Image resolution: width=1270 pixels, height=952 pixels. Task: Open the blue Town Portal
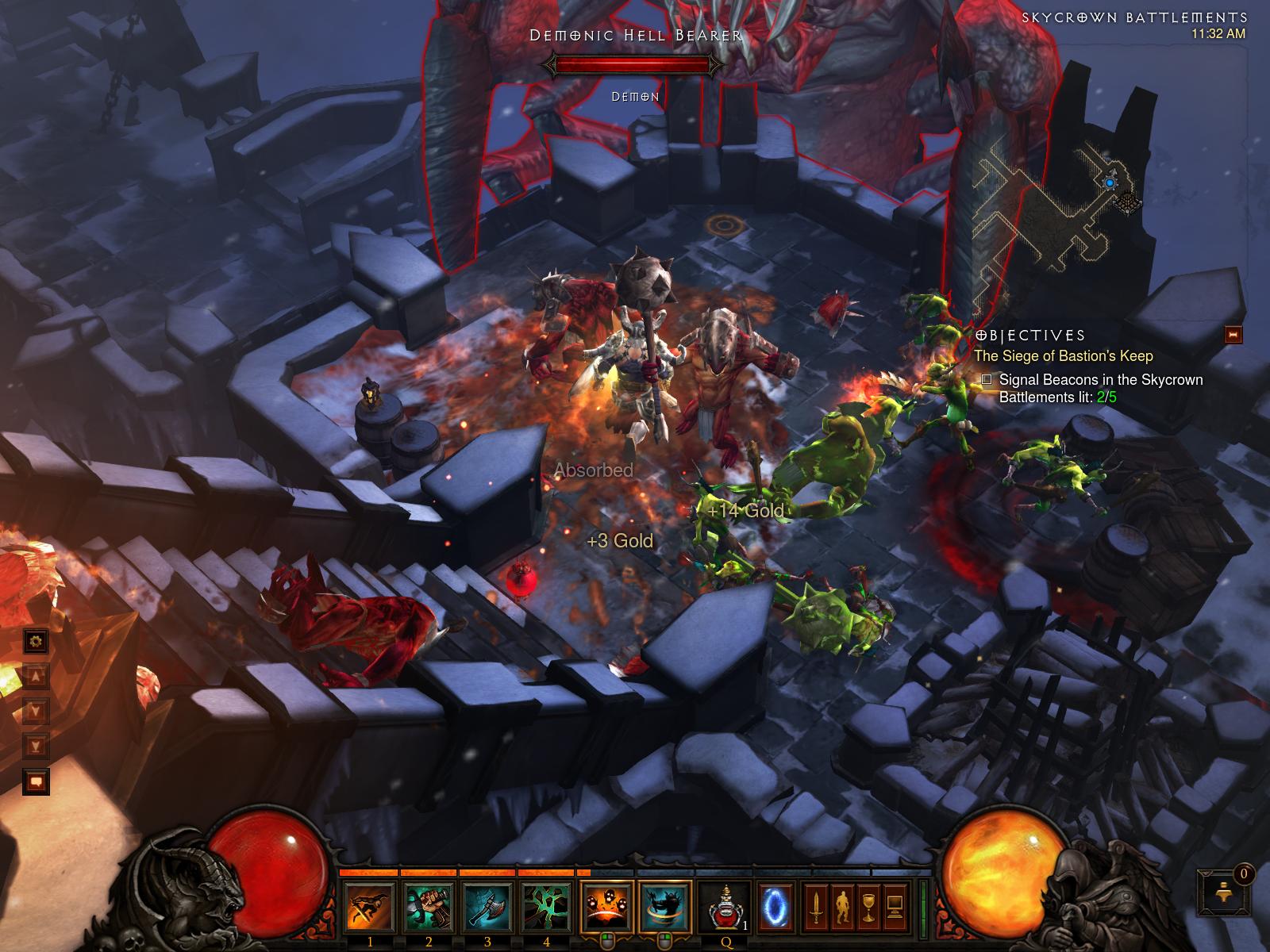click(775, 907)
